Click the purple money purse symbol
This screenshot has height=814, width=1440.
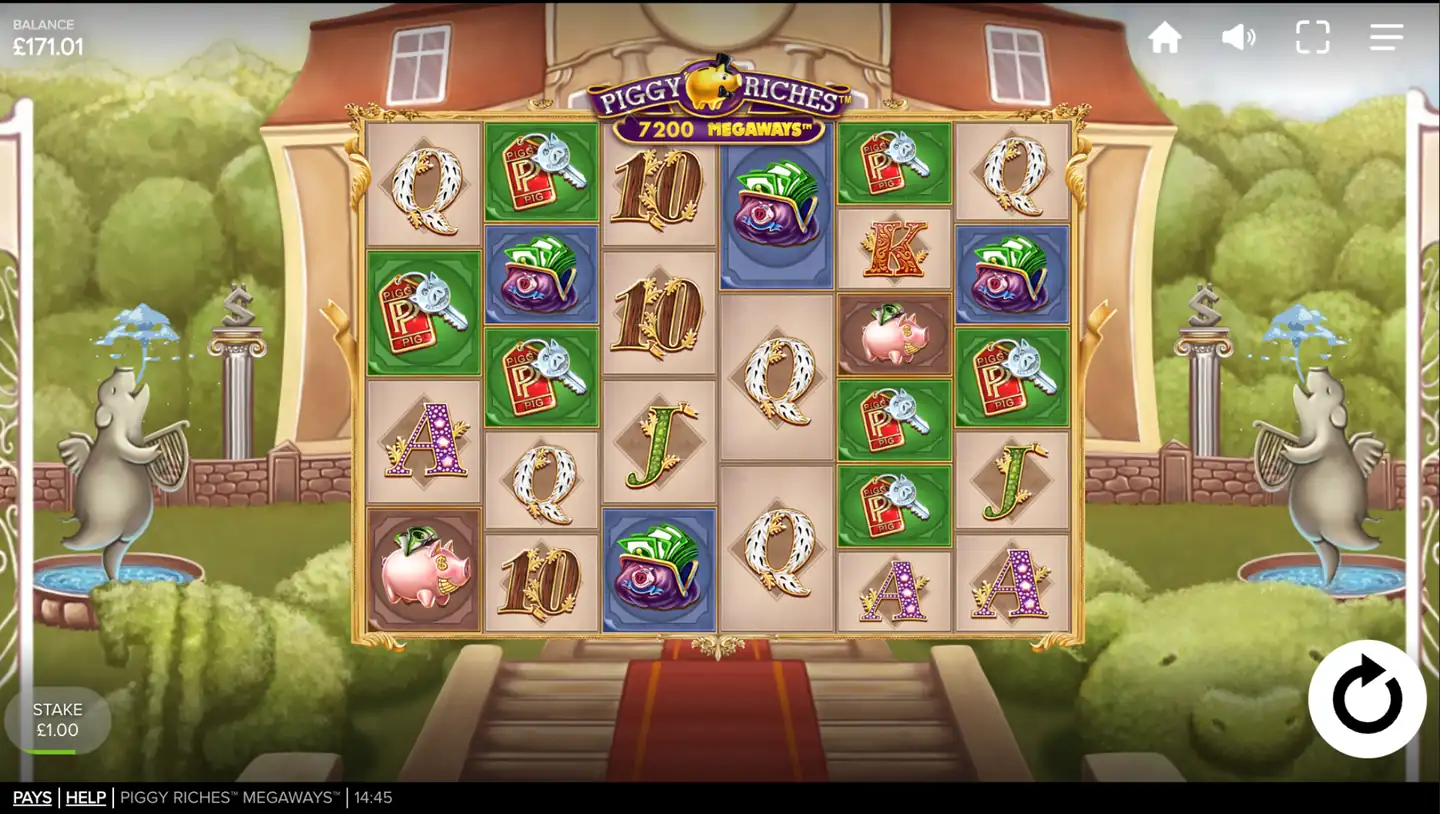776,213
